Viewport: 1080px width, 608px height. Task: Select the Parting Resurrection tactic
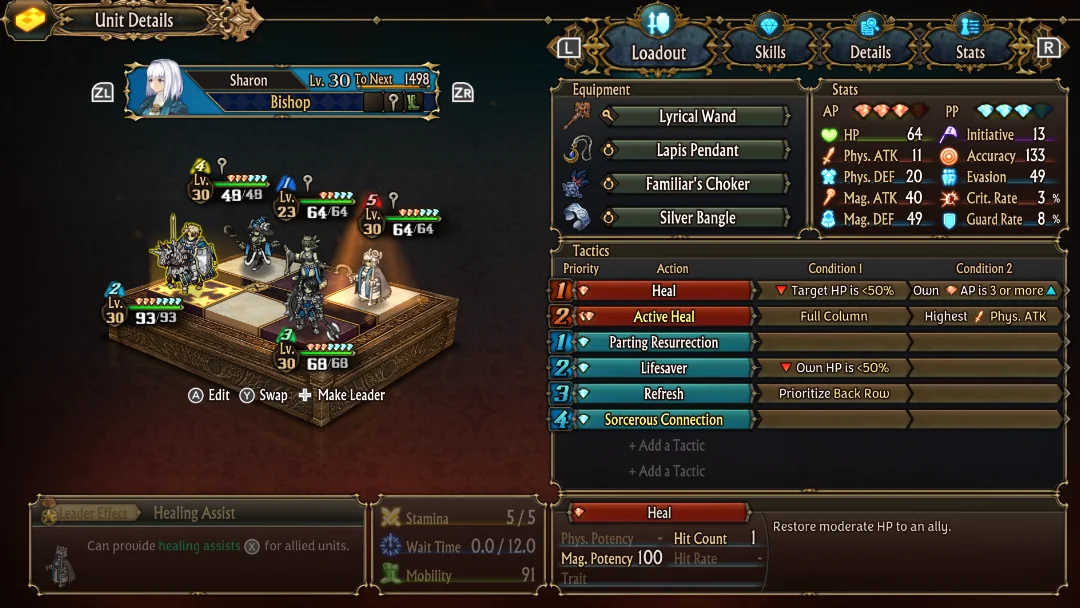663,343
